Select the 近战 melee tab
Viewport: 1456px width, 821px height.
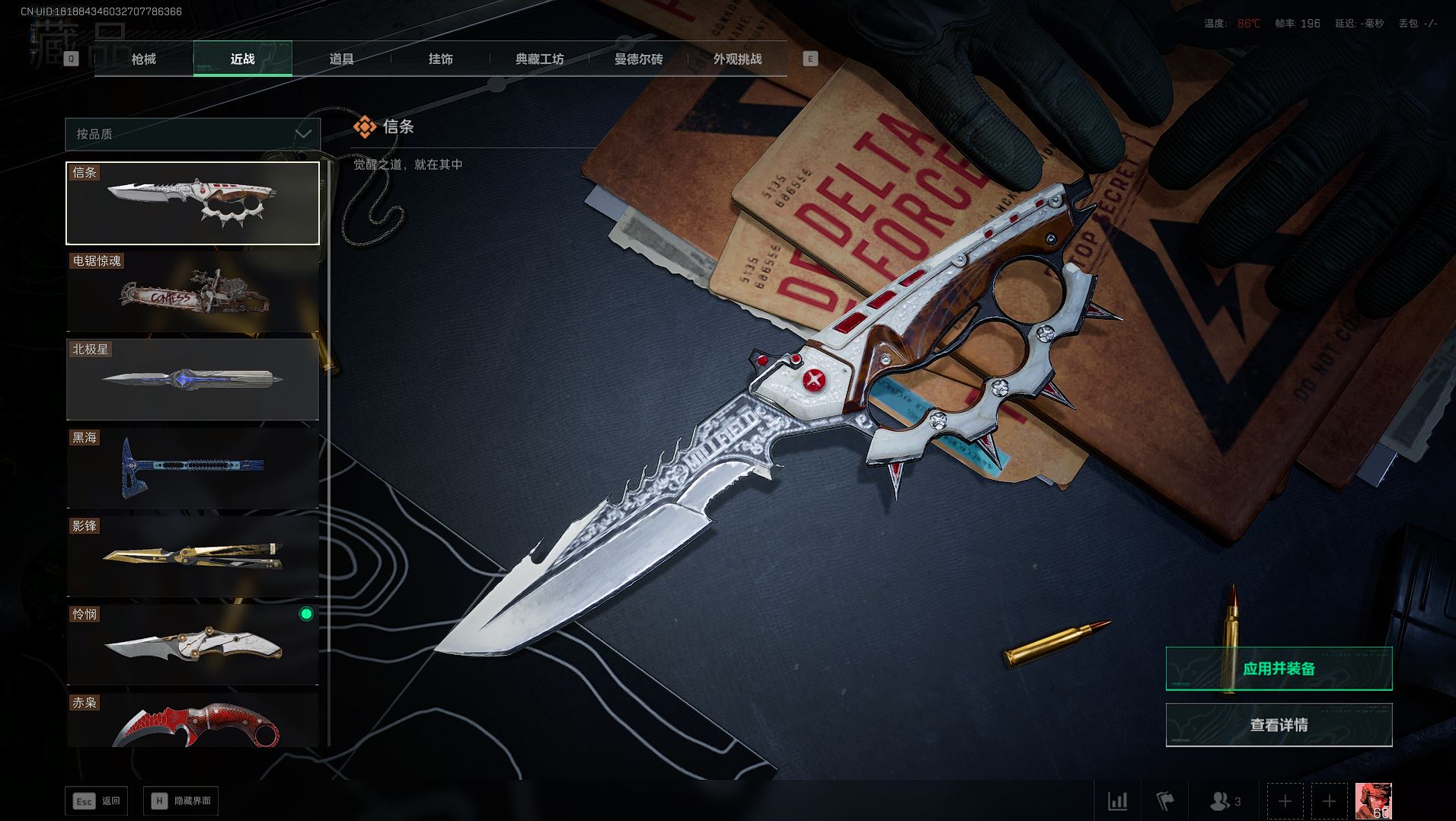point(243,59)
